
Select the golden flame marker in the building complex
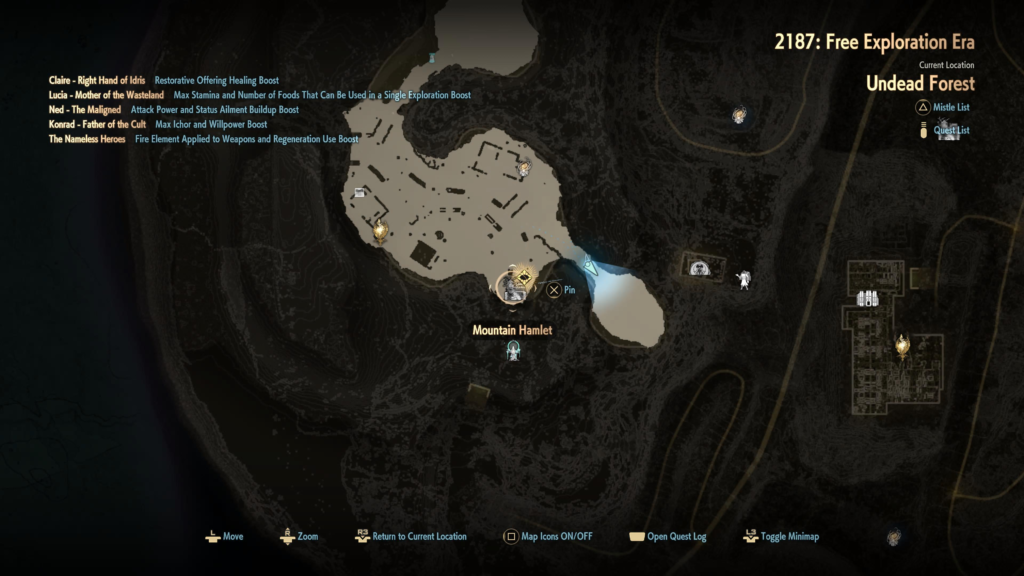[902, 345]
